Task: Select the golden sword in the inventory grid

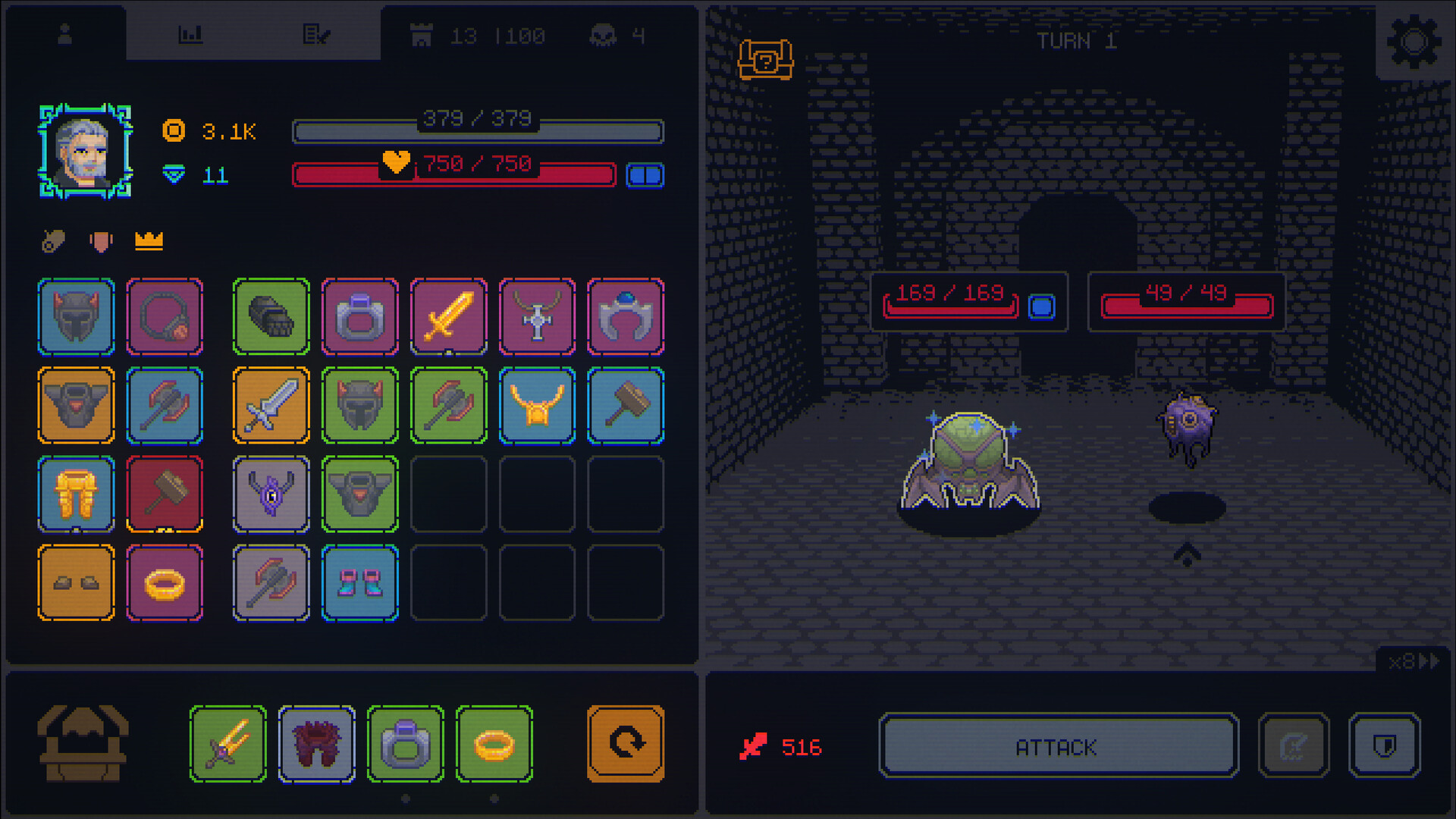Action: point(448,316)
